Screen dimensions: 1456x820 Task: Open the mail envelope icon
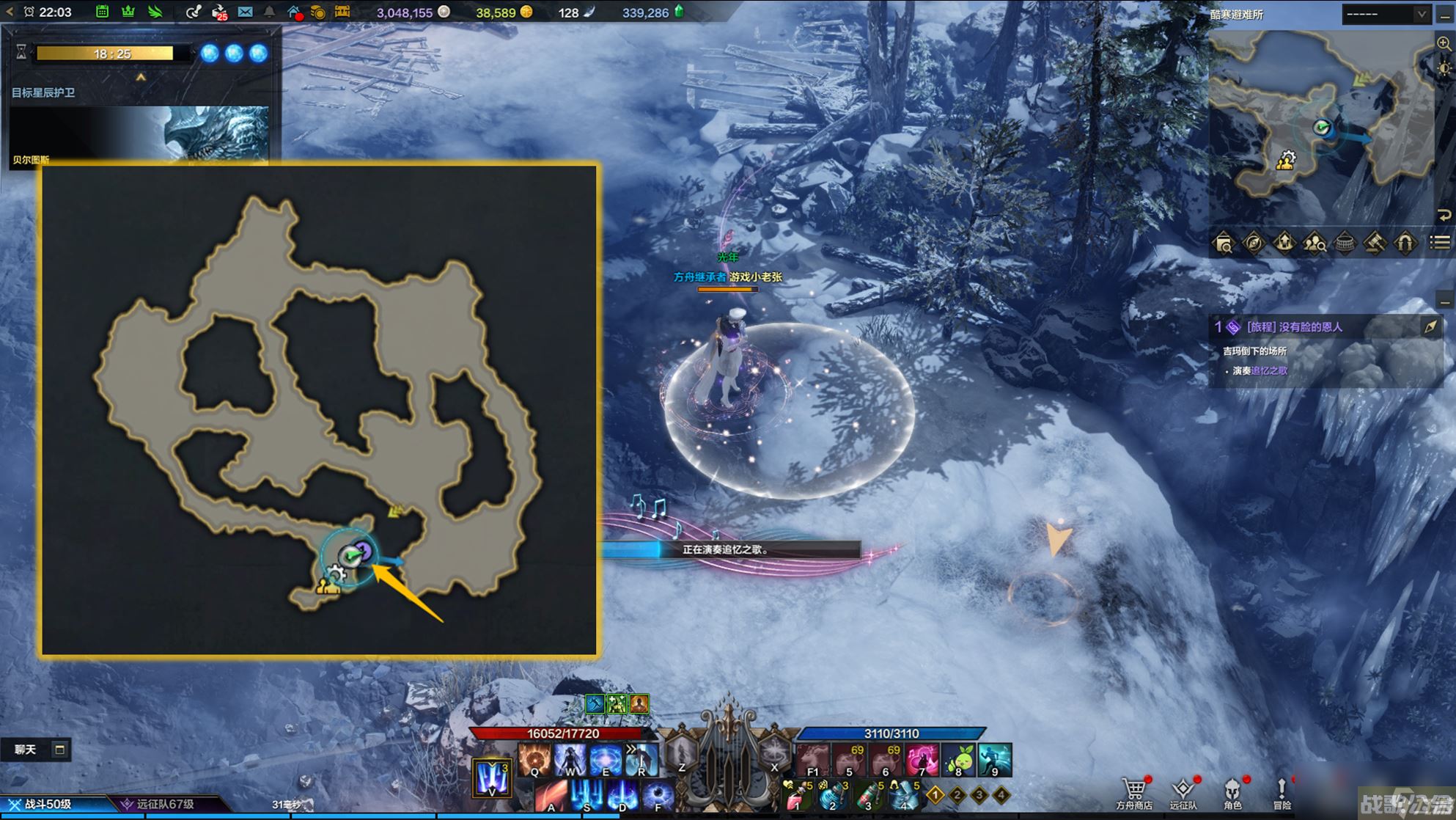tap(245, 12)
